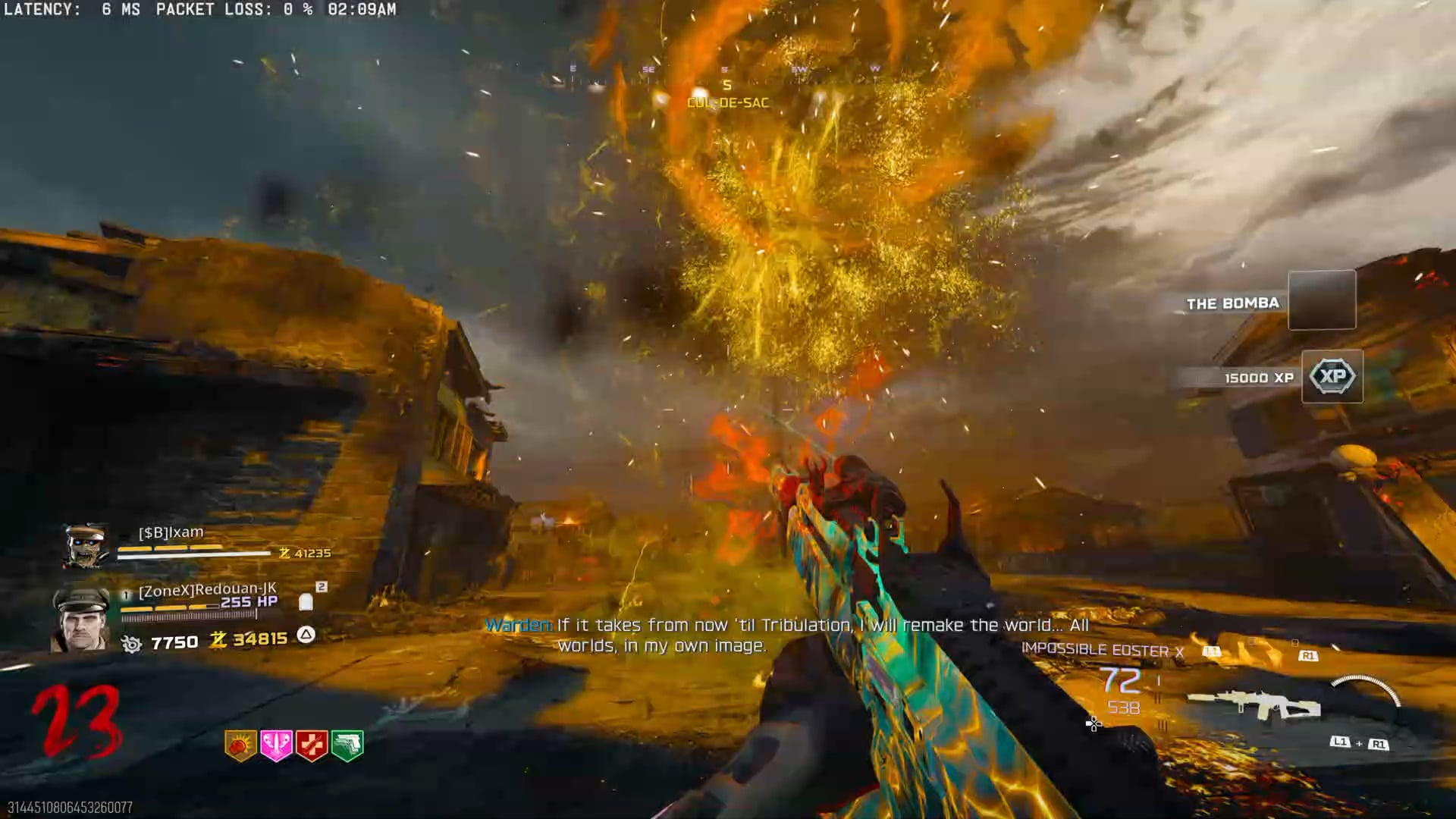This screenshot has height=819, width=1456.
Task: Click the 15000 XP reward badge
Action: tap(1332, 376)
